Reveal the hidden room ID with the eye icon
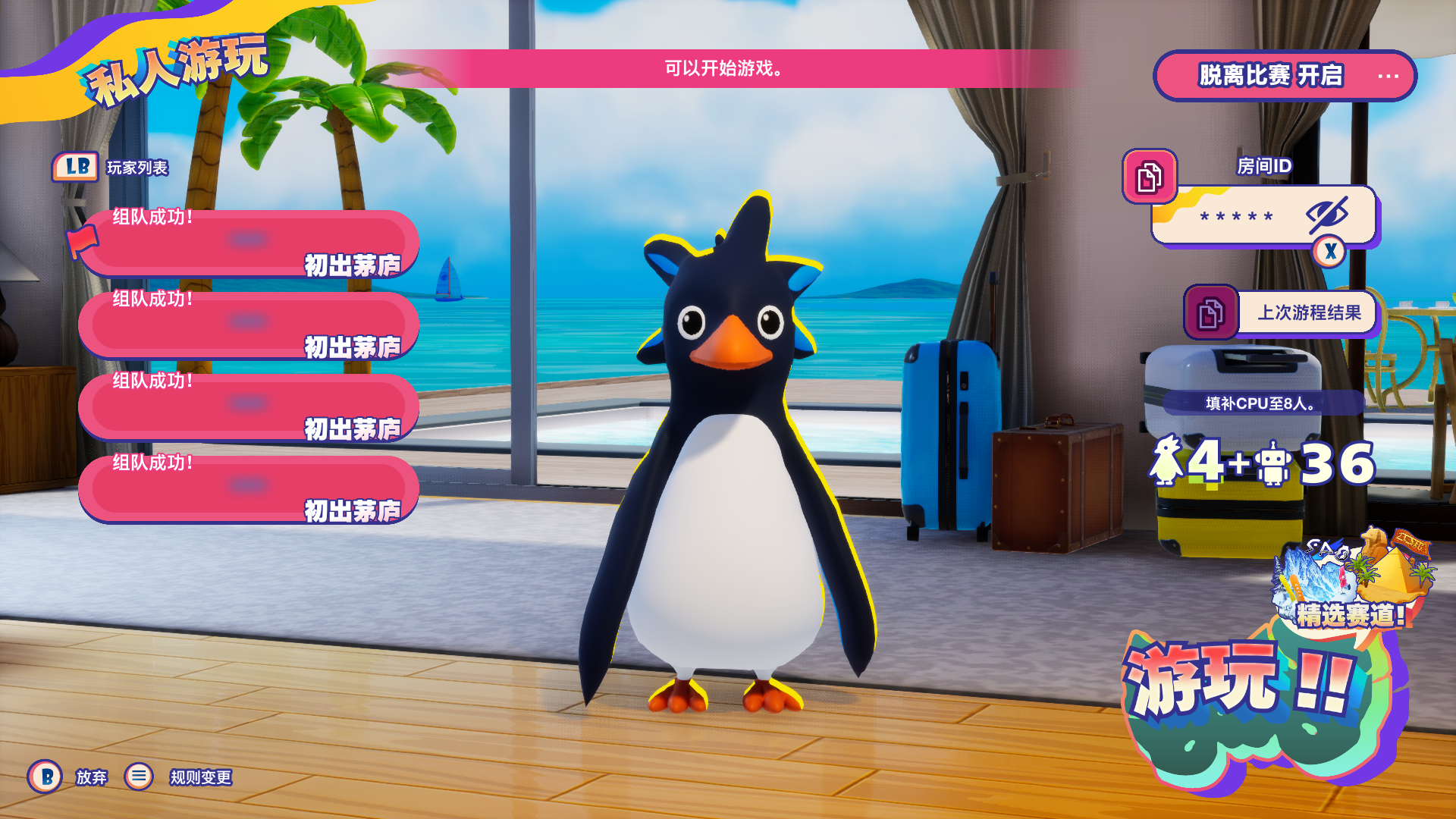1456x819 pixels. pyautogui.click(x=1326, y=215)
